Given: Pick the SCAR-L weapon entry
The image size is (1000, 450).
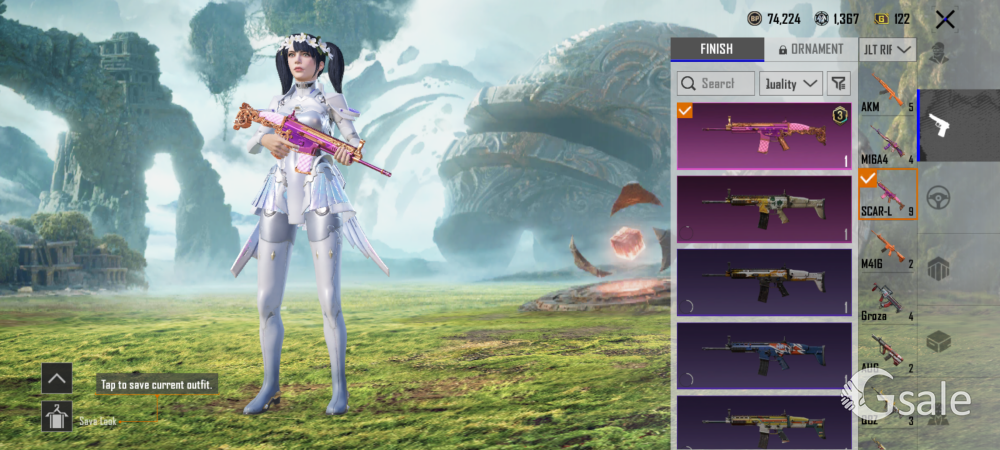Looking at the screenshot, I should click(x=887, y=193).
